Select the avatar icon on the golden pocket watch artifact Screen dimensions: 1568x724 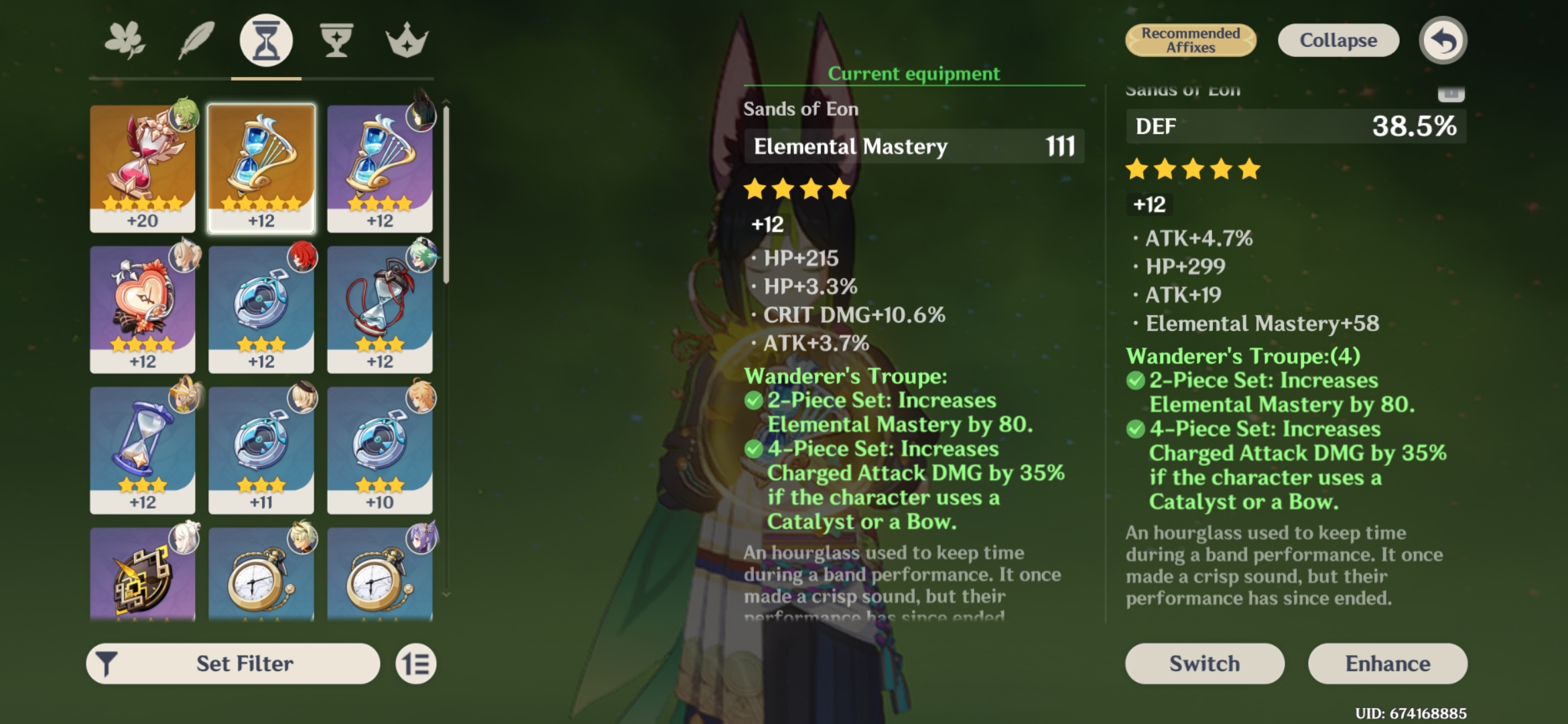coord(303,540)
